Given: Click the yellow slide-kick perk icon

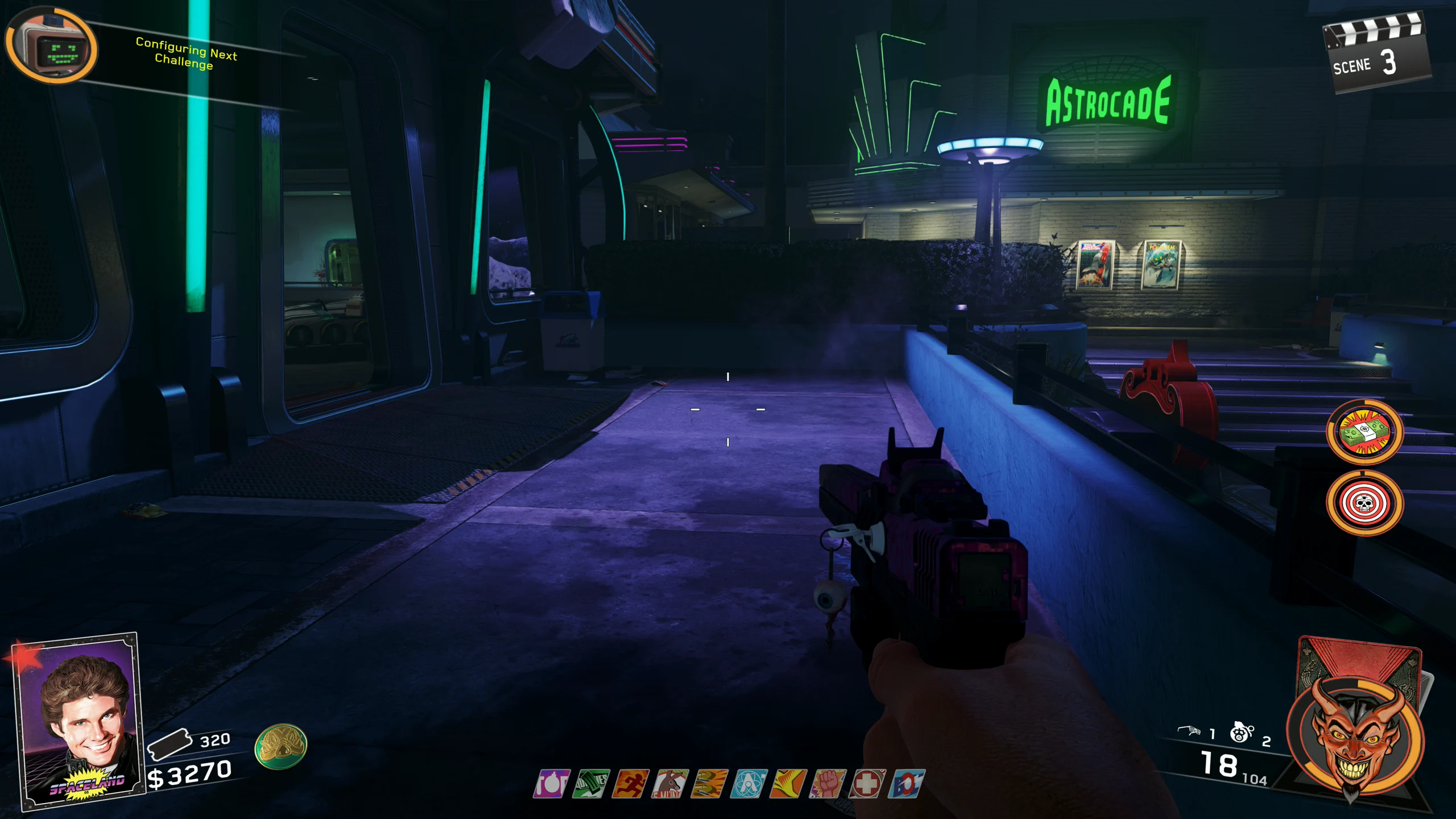Looking at the screenshot, I should coord(788,784).
